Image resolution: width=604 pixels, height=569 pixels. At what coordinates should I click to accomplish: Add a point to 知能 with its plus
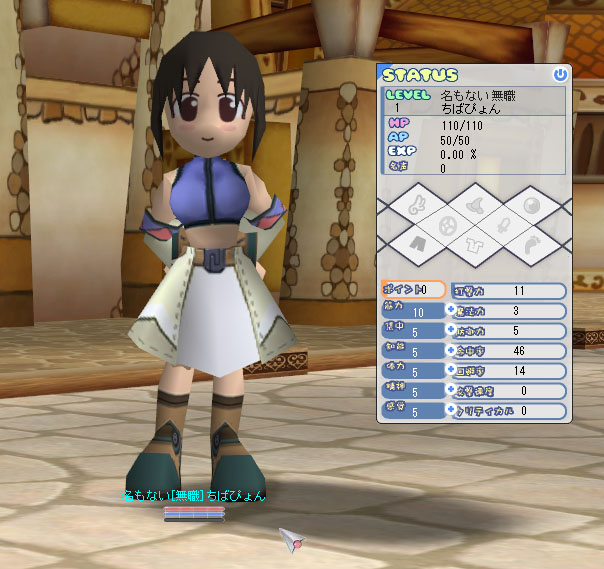coord(450,350)
